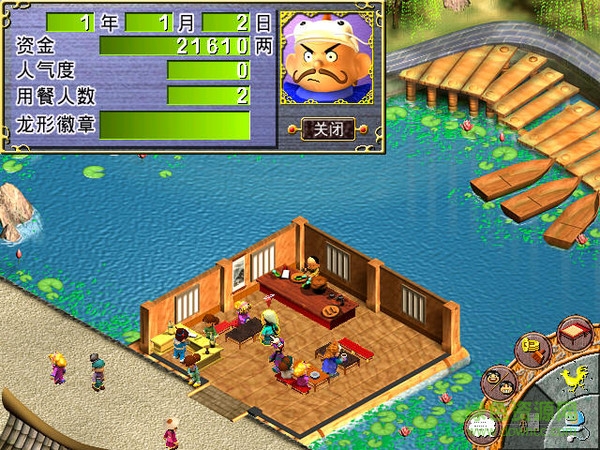
Task: Close the status panel with 关闭
Action: click(329, 129)
